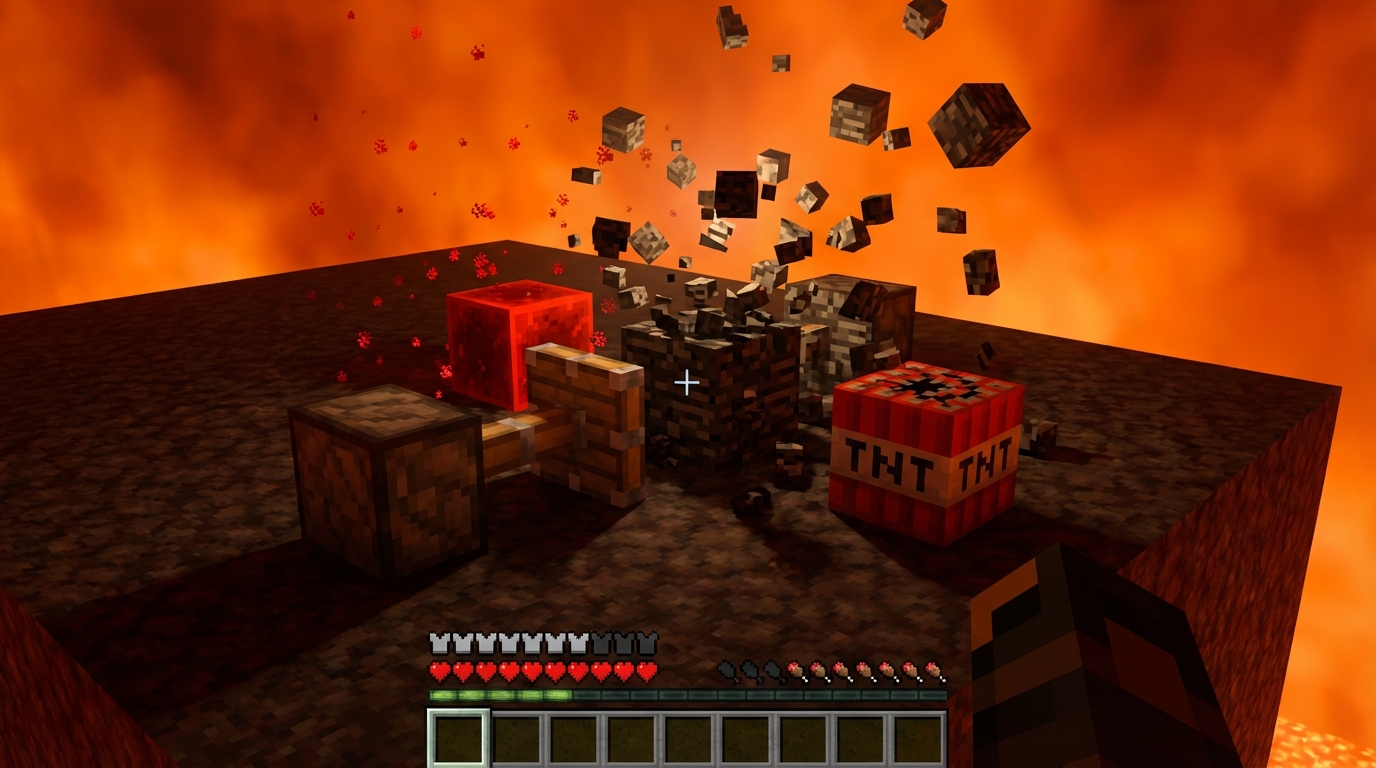
Task: Click a darkened empty drumstick hunger icon
Action: pos(729,671)
